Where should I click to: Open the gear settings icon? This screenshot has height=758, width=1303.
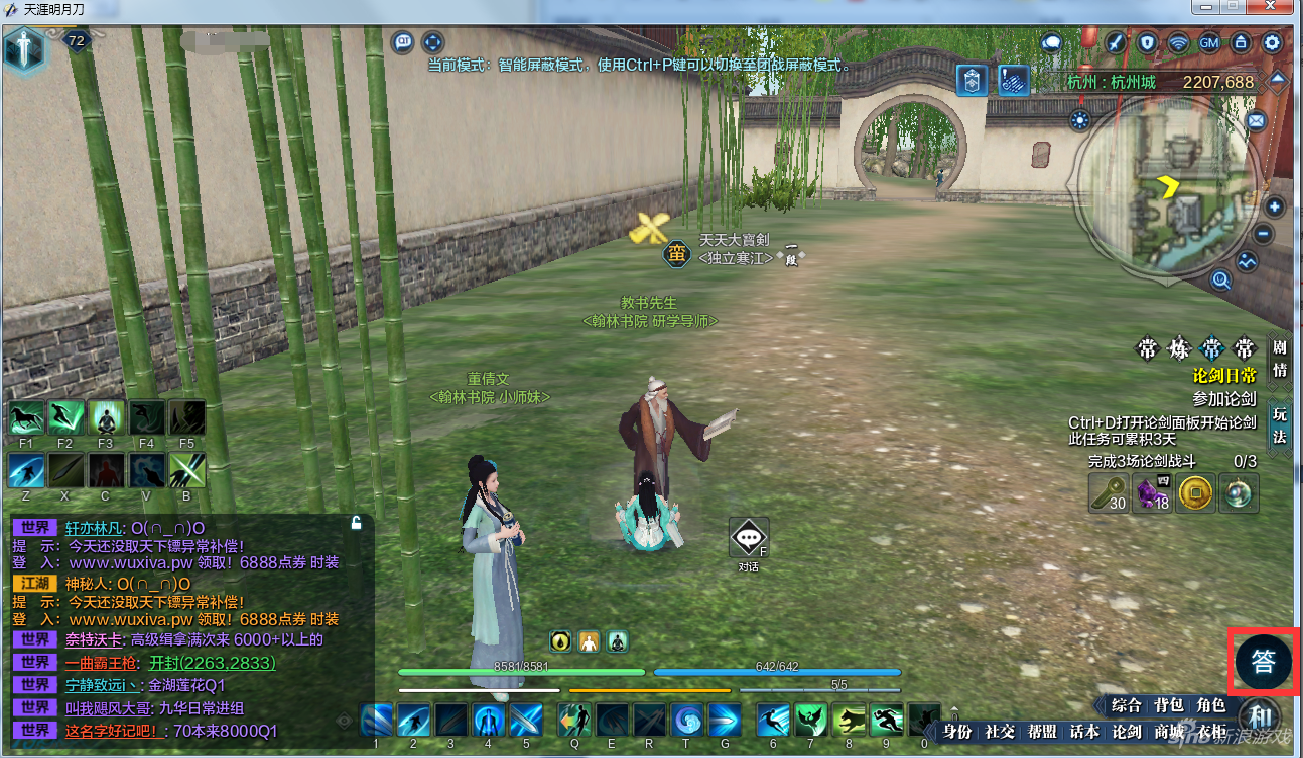coord(1272,43)
